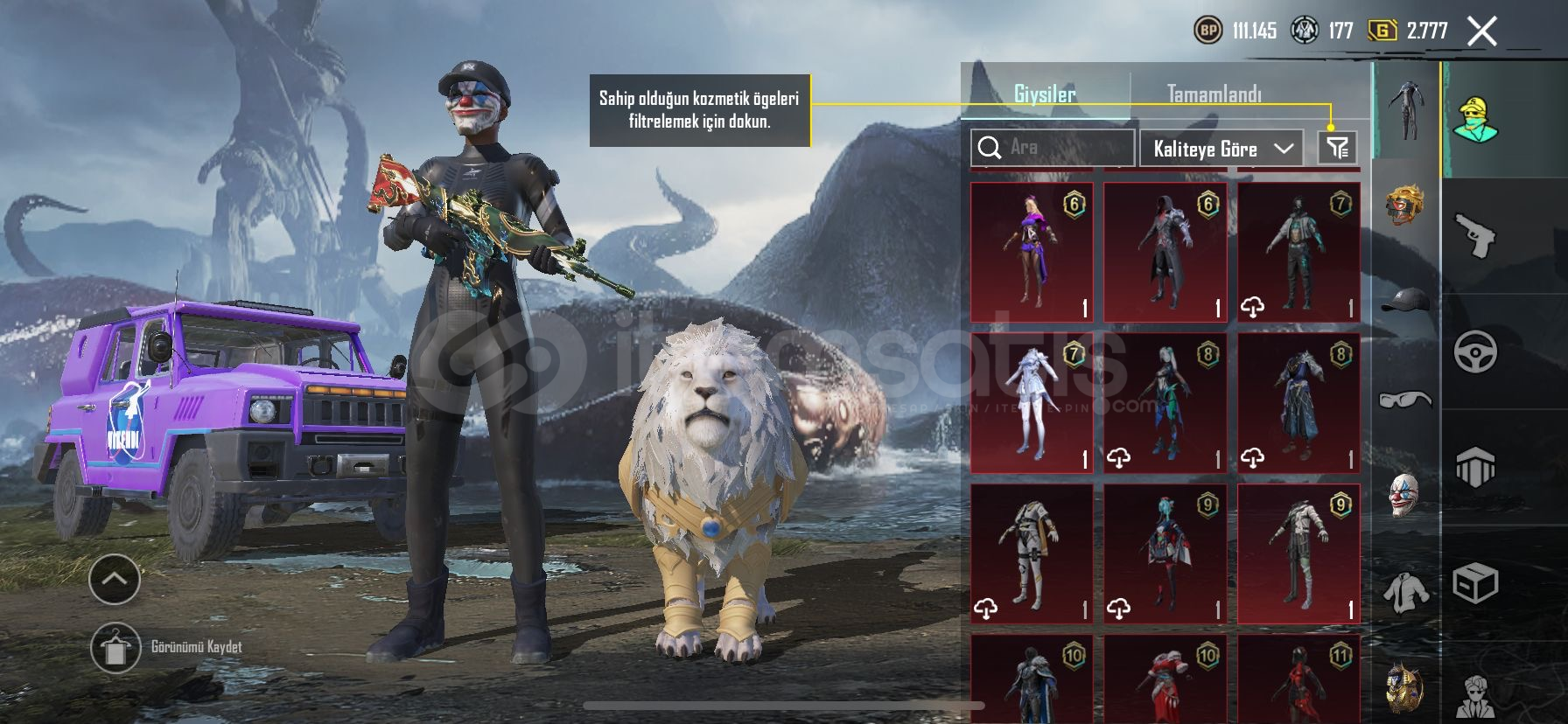Open the steering wheel vehicle category
This screenshot has width=1568, height=724.
point(1475,352)
